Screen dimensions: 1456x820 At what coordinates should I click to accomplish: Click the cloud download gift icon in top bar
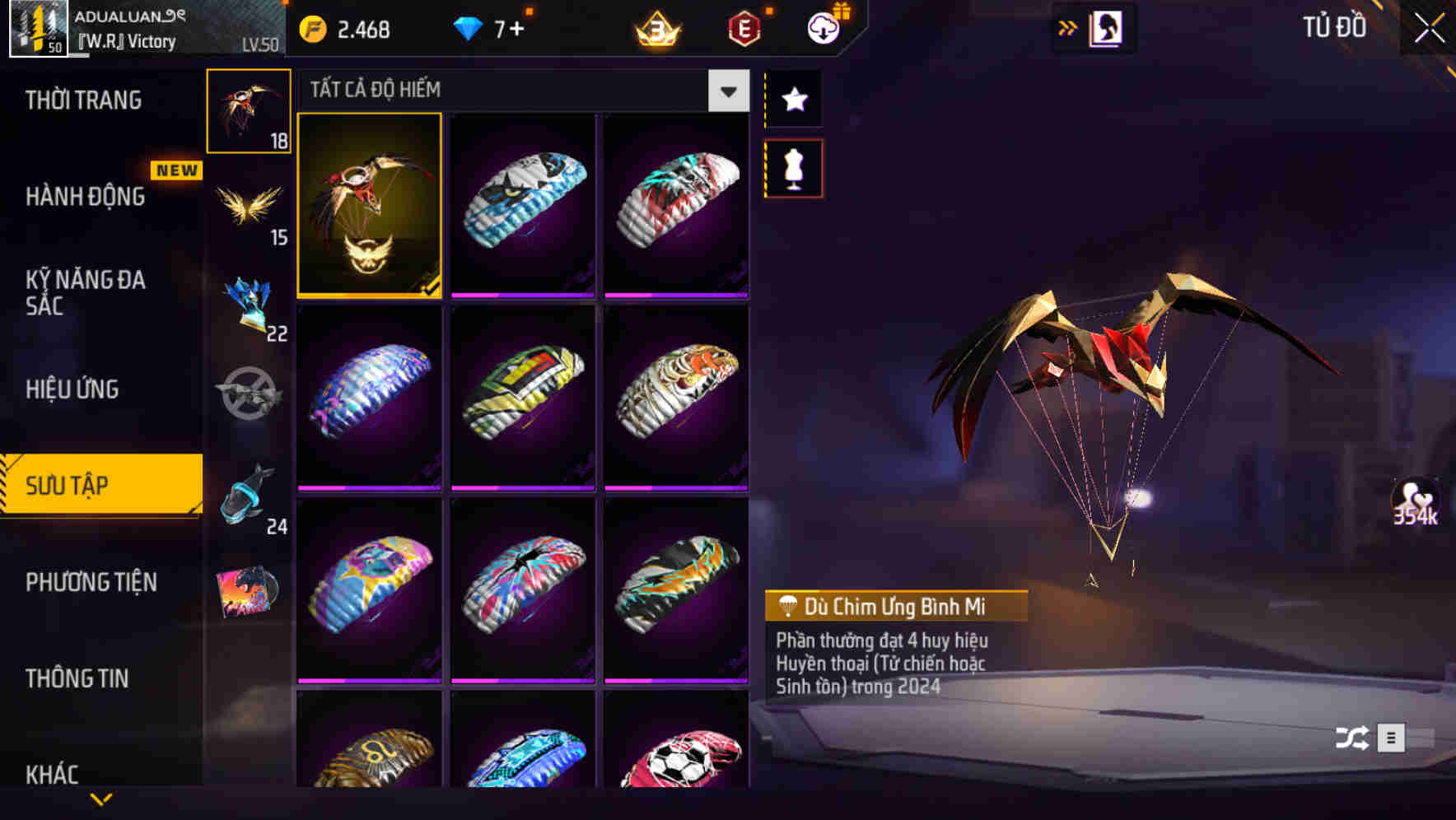[x=824, y=27]
